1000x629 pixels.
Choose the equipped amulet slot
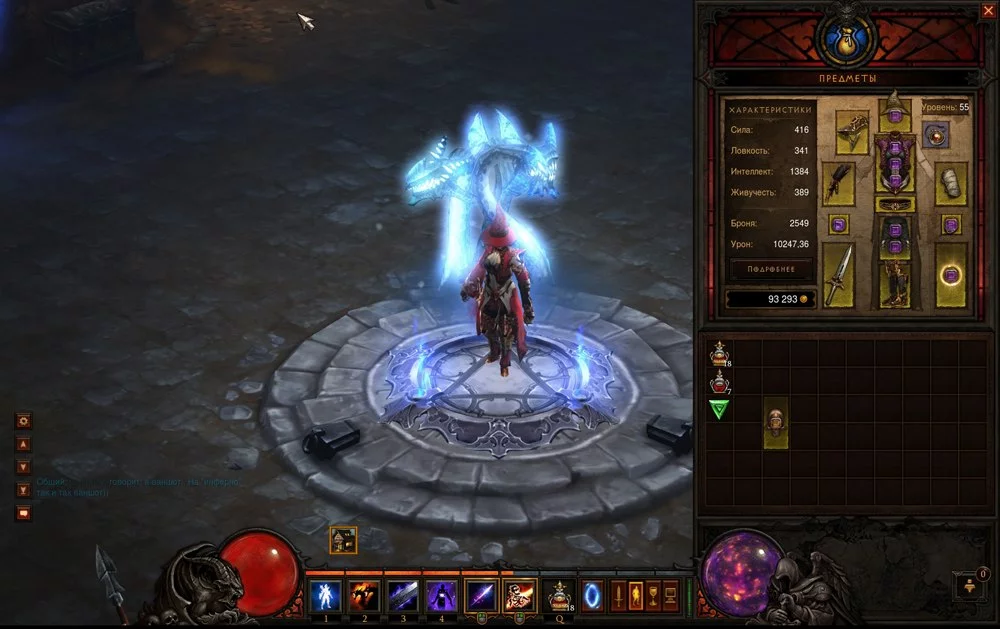[936, 134]
